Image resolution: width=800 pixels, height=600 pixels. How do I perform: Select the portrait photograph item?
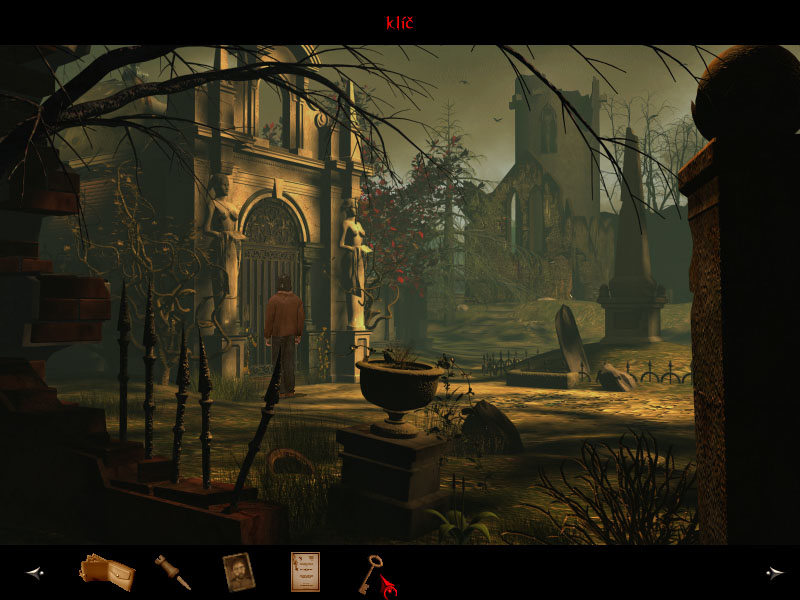(x=238, y=572)
